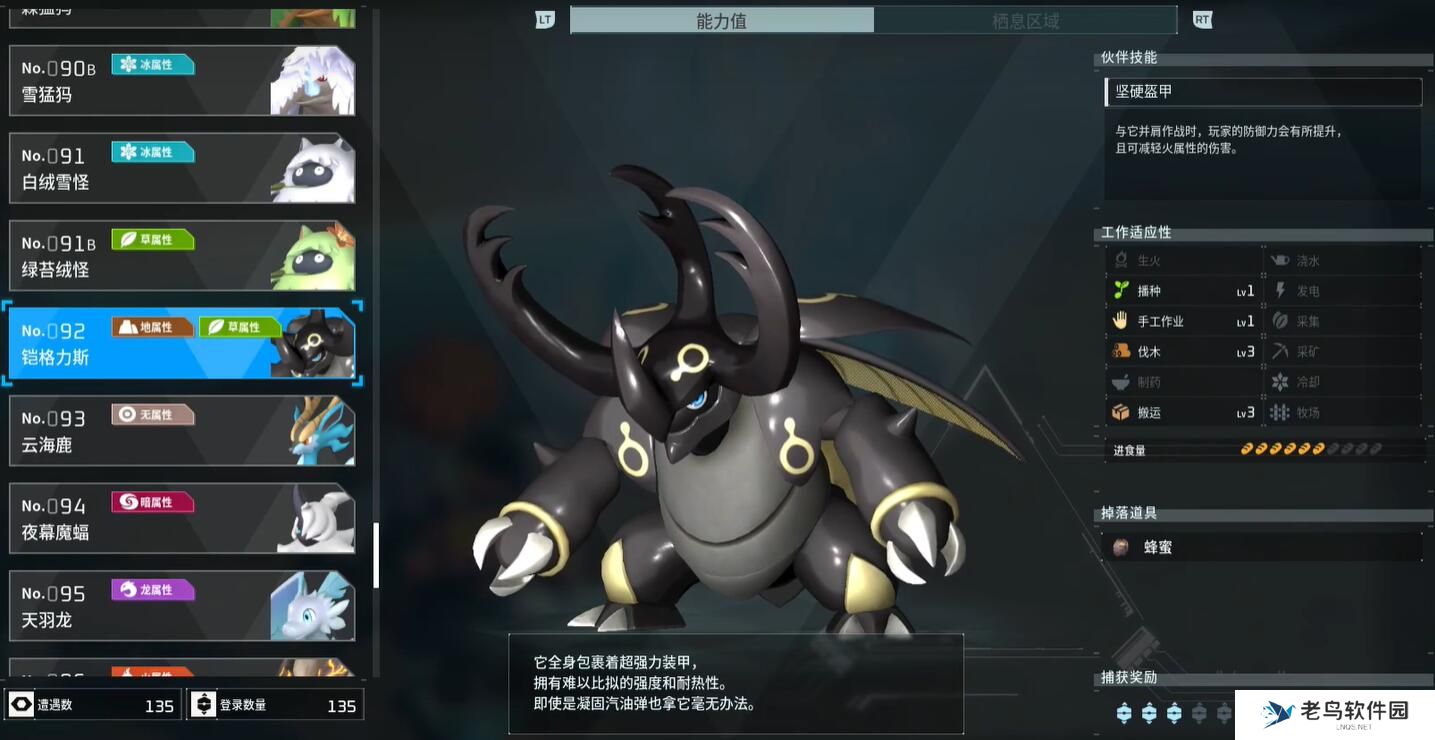Select No.090B 雪猛犸 entry
Image resolution: width=1435 pixels, height=740 pixels.
tap(182, 81)
